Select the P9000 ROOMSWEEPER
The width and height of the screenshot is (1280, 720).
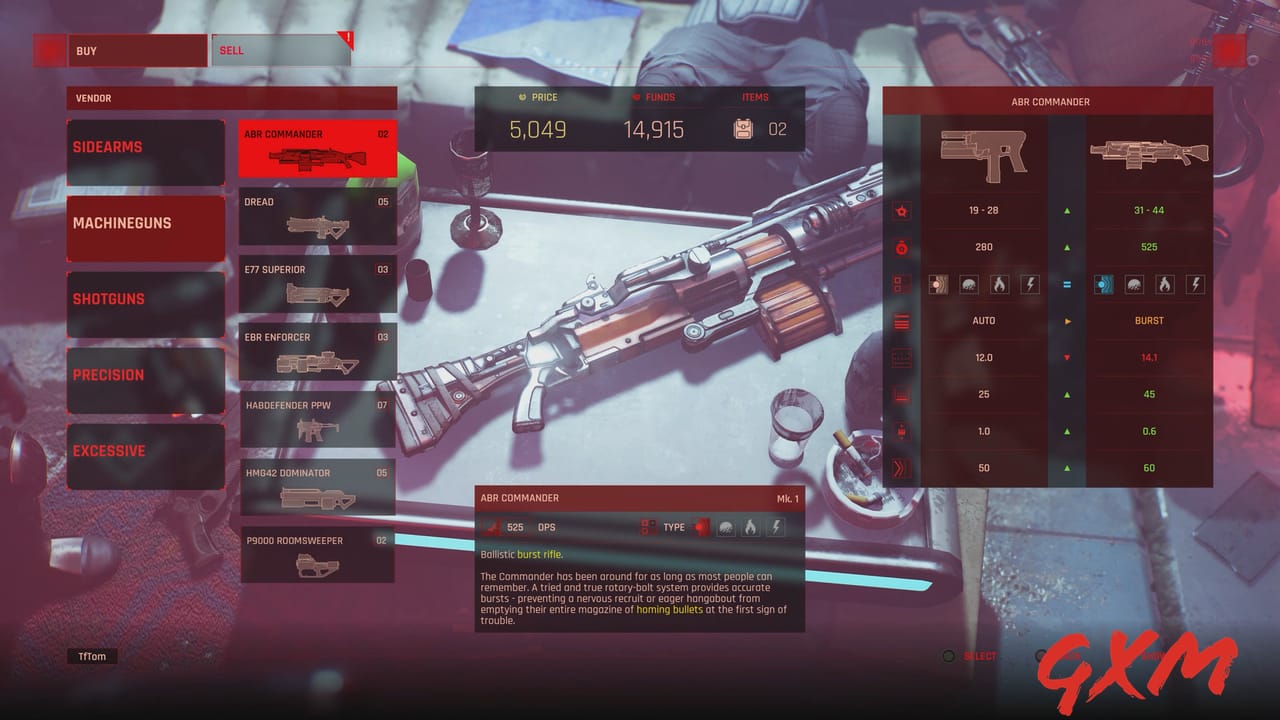[x=317, y=553]
